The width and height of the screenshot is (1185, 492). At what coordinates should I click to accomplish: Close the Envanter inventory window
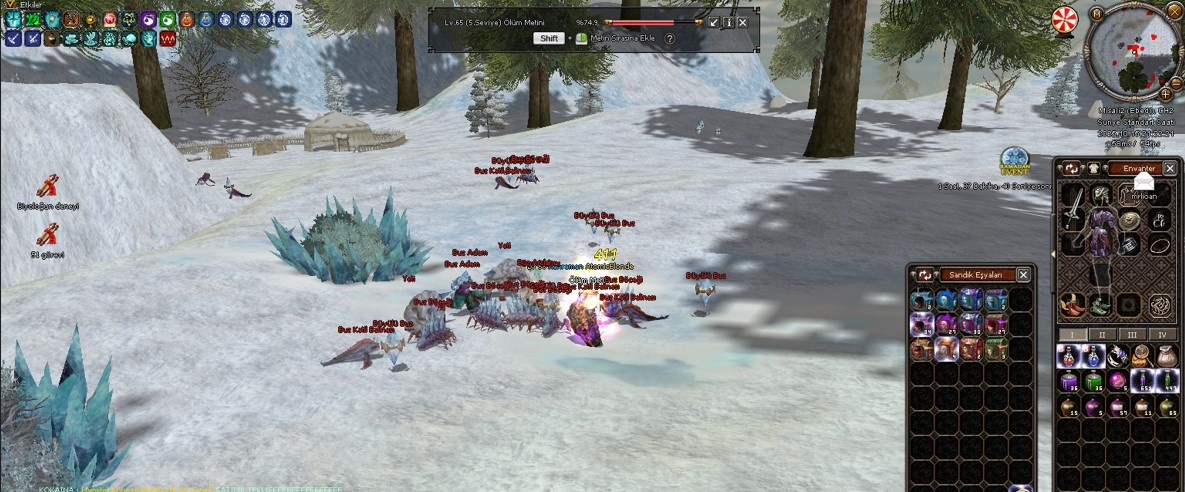tap(1169, 169)
